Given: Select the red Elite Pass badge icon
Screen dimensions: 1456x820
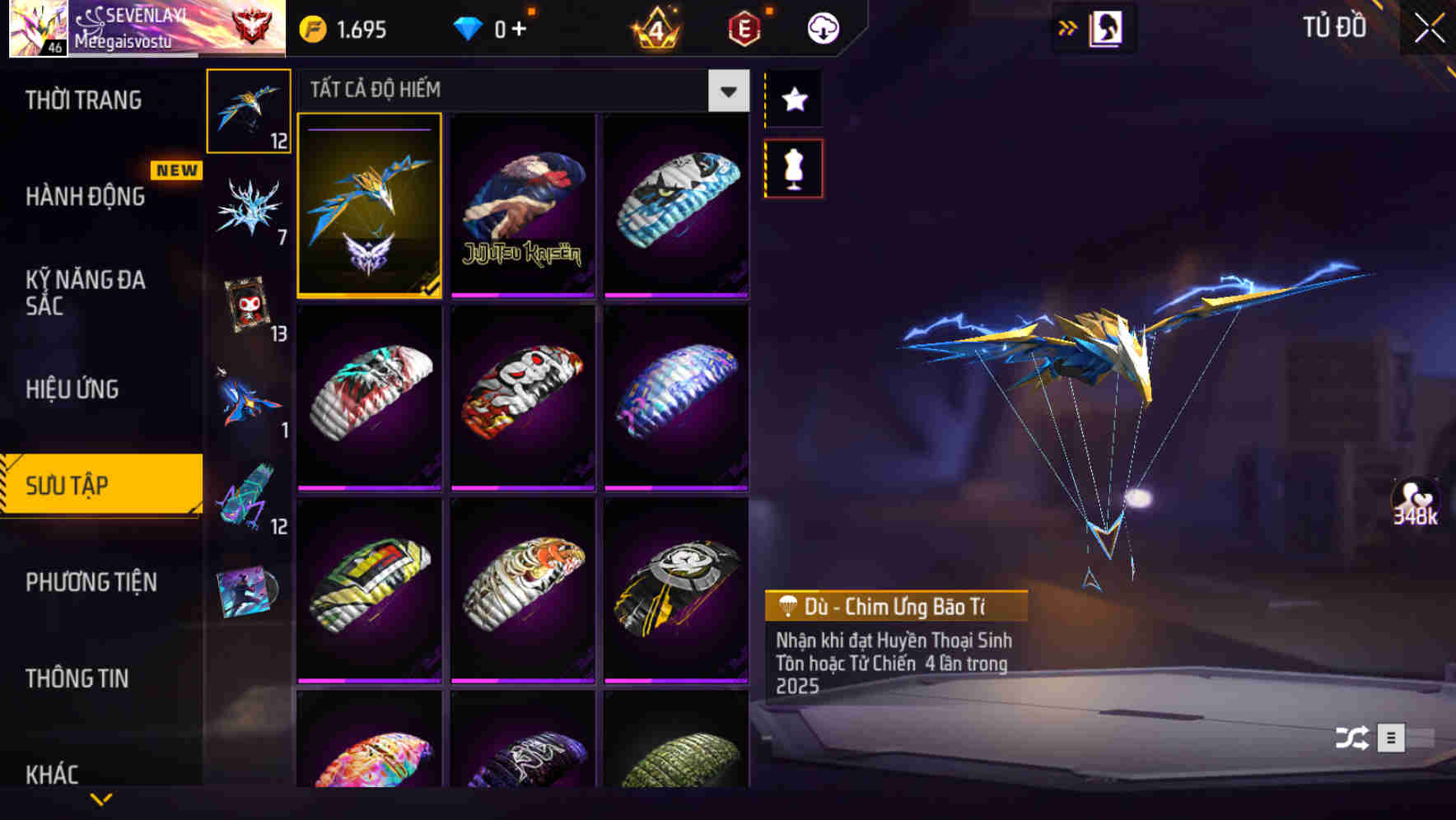Looking at the screenshot, I should (x=742, y=27).
